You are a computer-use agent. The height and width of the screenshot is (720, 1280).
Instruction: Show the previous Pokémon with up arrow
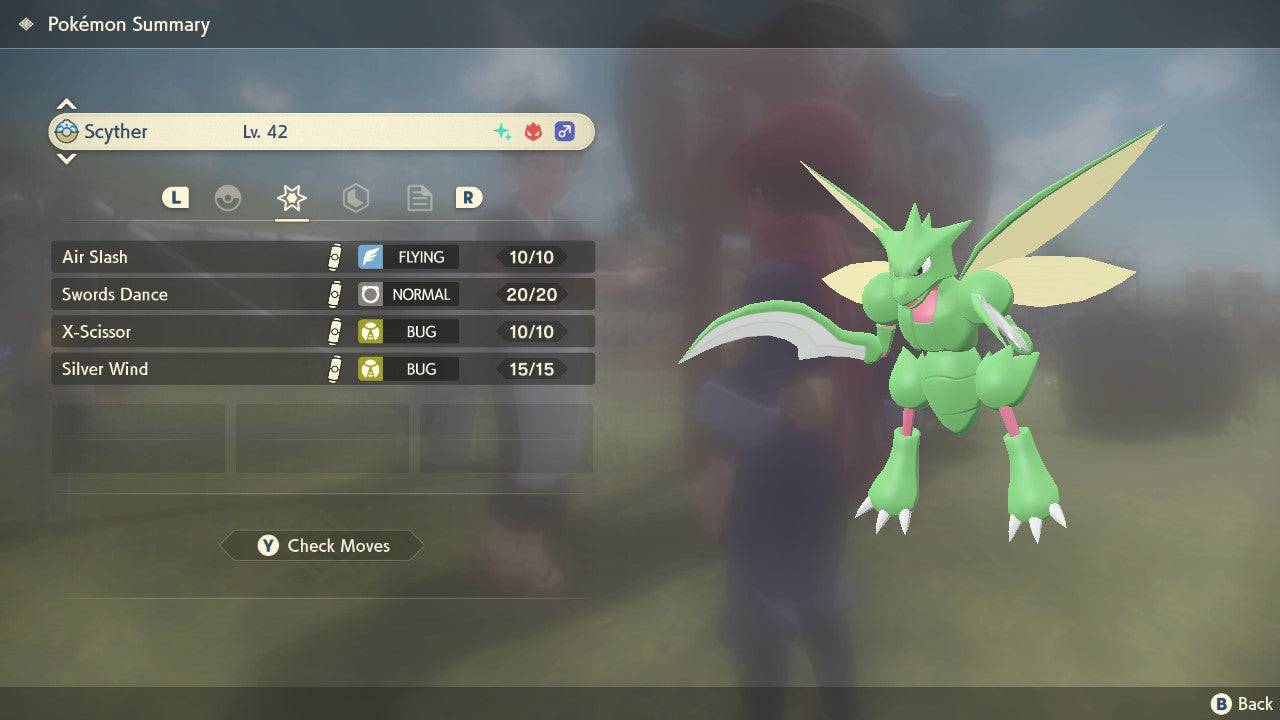tap(66, 104)
